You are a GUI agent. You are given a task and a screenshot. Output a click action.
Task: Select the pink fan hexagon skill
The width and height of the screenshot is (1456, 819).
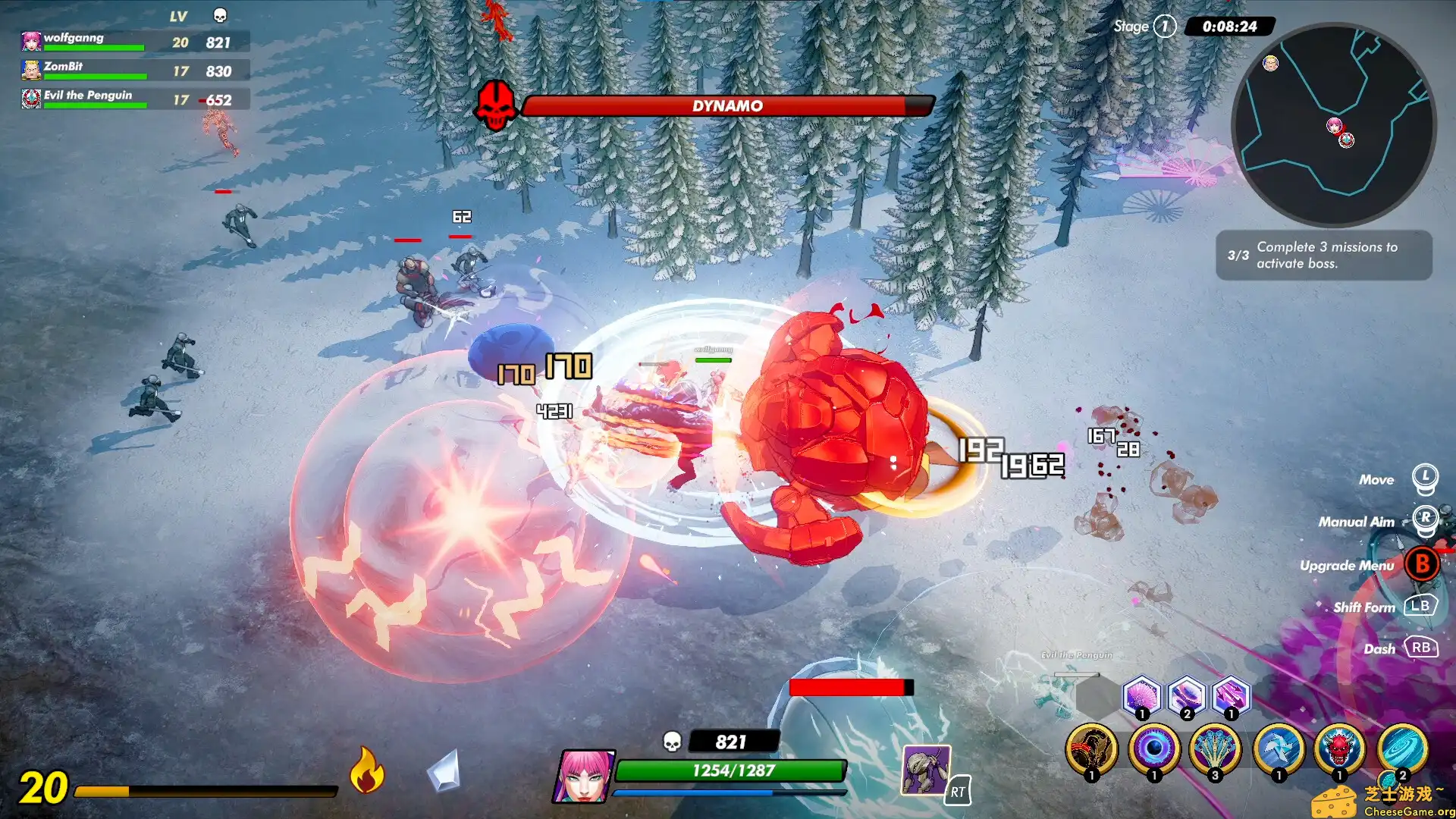click(1142, 695)
